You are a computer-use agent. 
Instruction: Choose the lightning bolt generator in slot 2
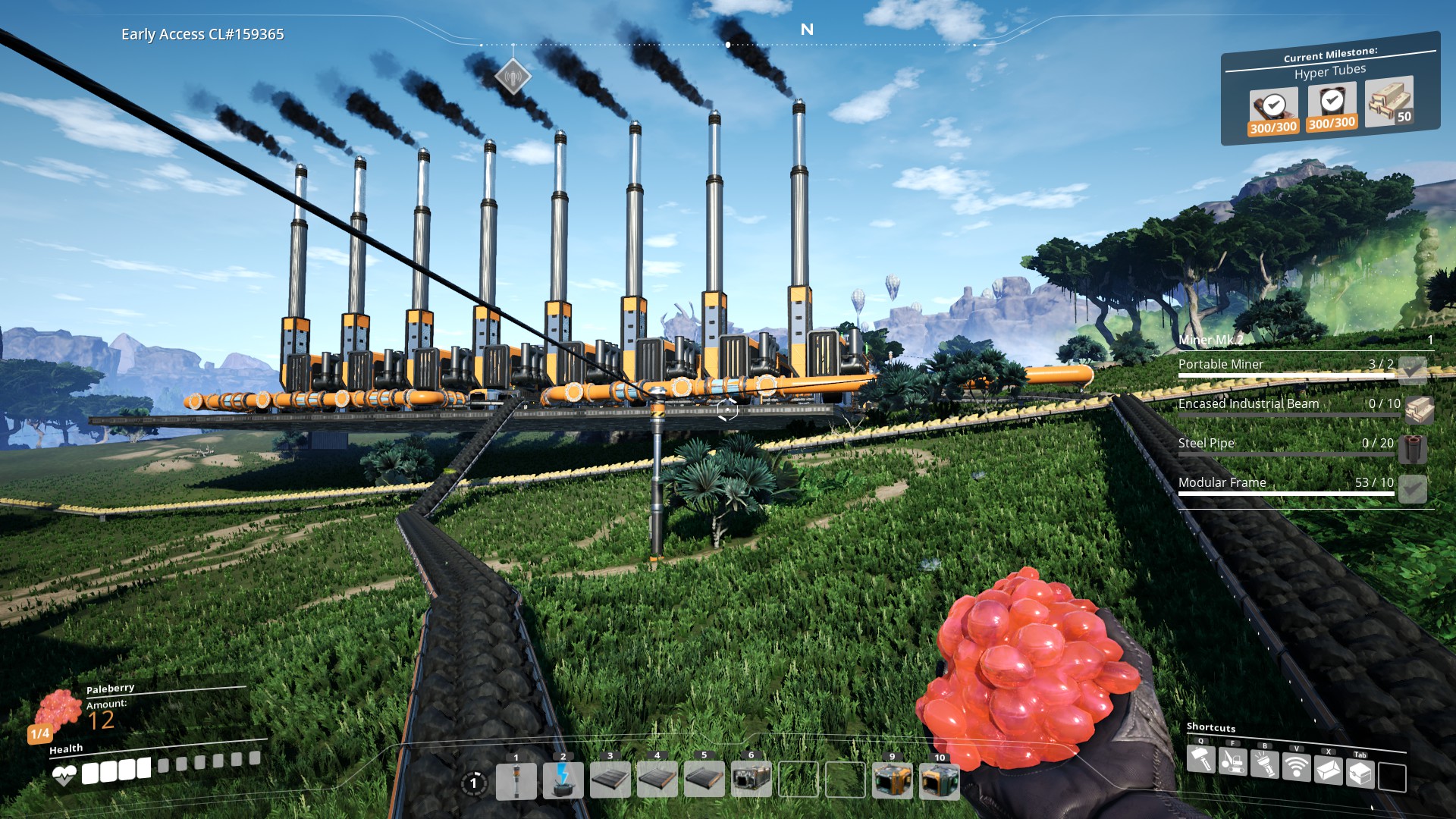(563, 781)
